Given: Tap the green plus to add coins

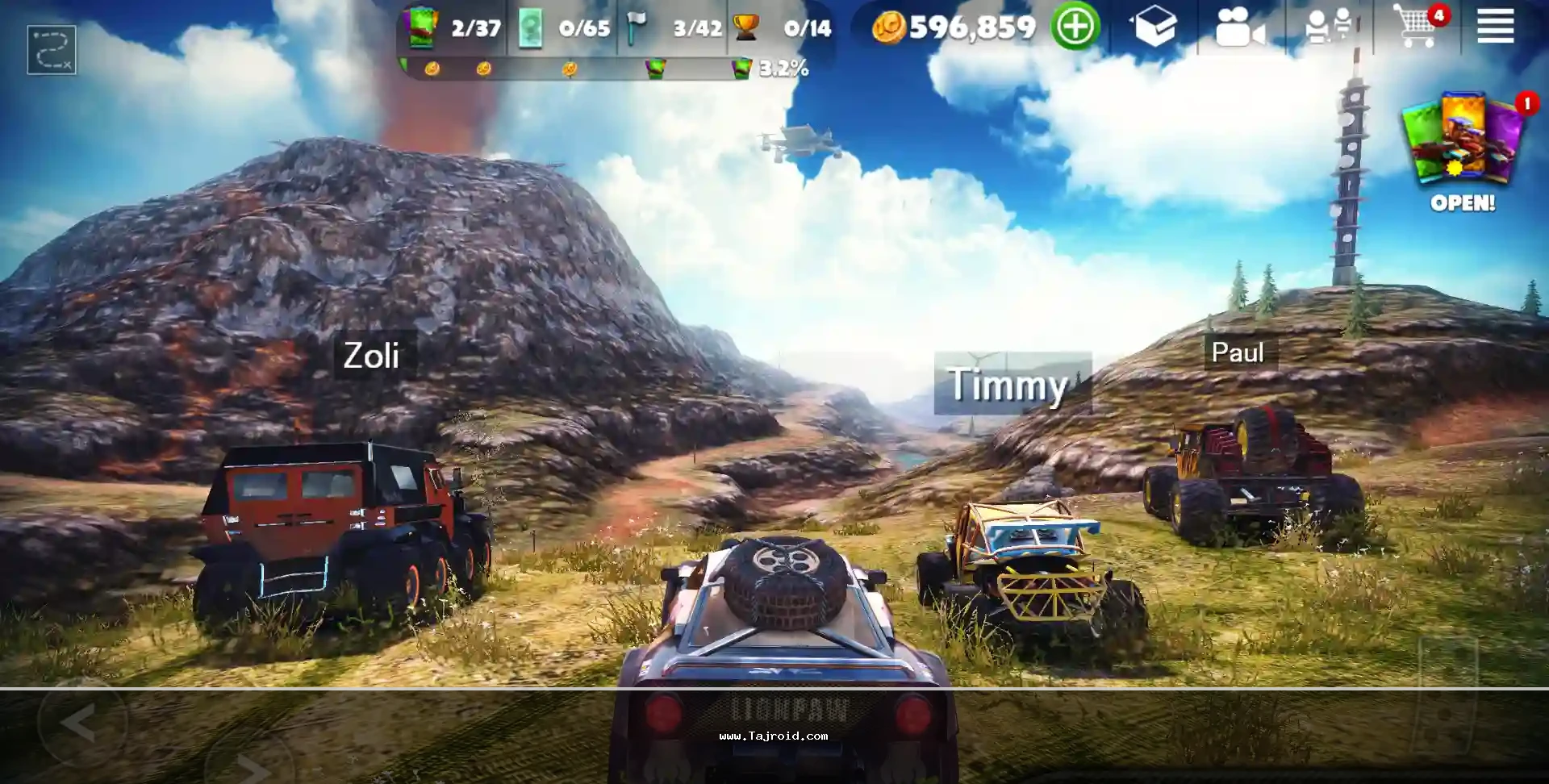Looking at the screenshot, I should pos(1075,27).
